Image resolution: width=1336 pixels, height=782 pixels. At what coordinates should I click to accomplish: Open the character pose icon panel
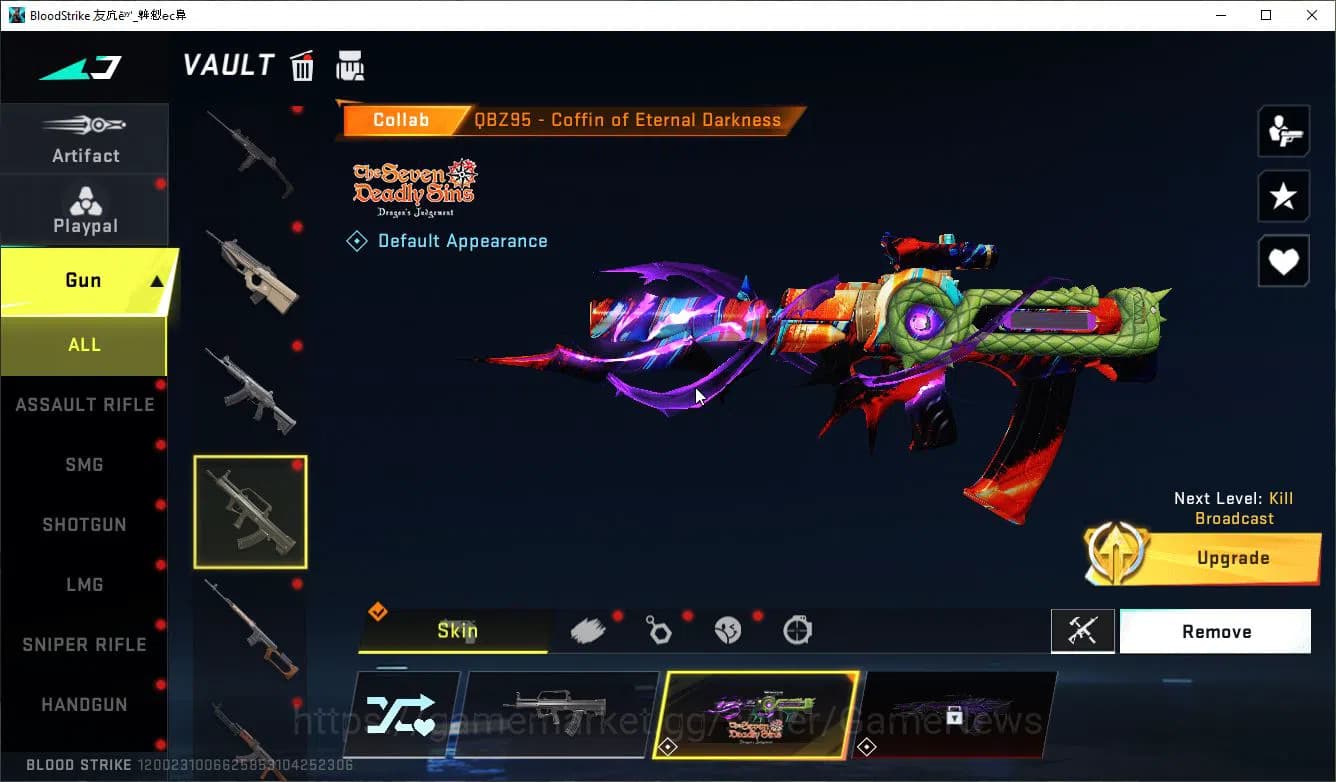point(1283,131)
